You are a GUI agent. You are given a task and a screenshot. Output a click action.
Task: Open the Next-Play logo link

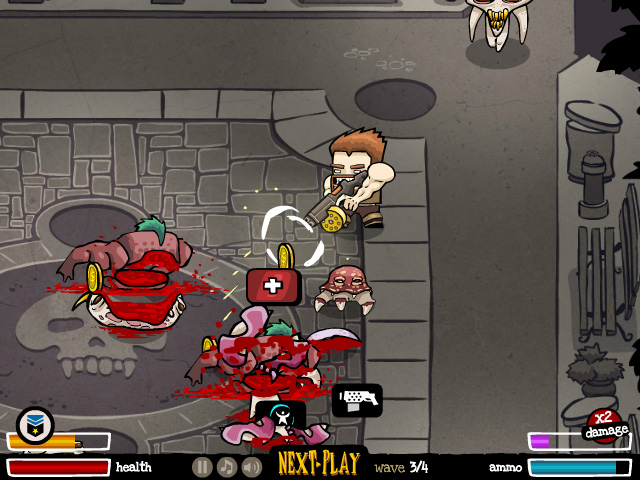(x=318, y=465)
